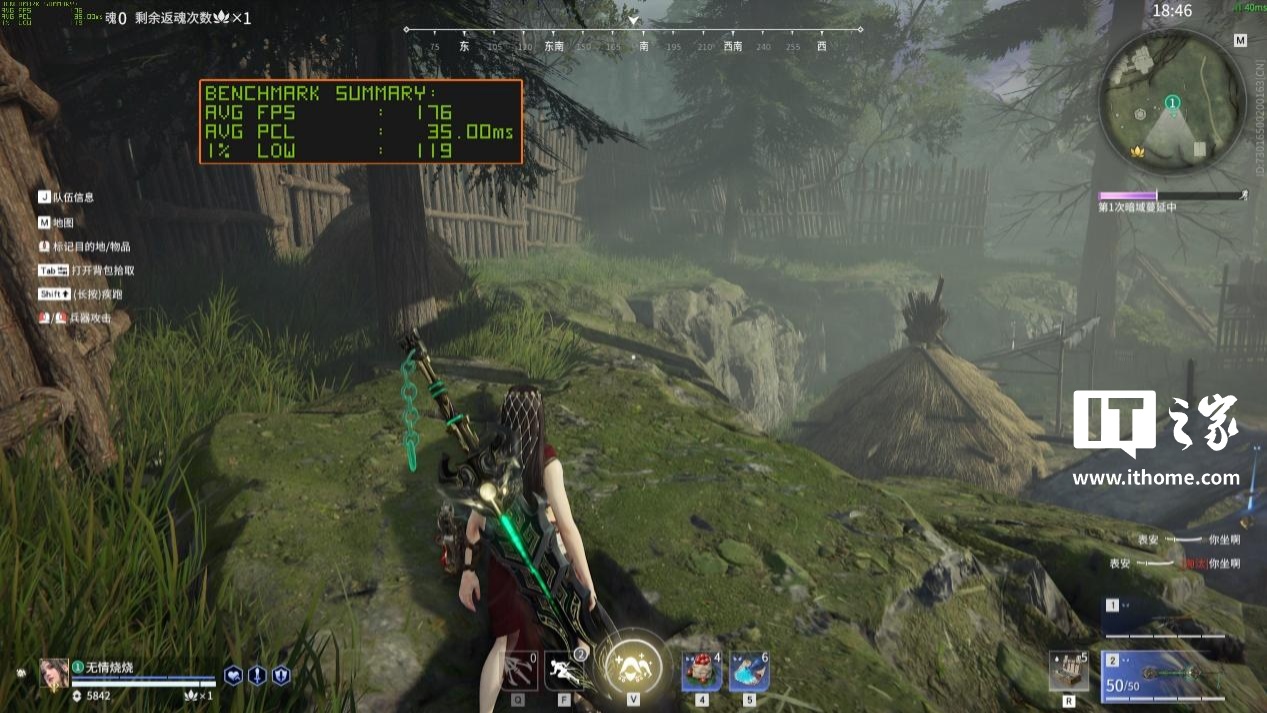Select the shield buff icon

click(x=281, y=676)
